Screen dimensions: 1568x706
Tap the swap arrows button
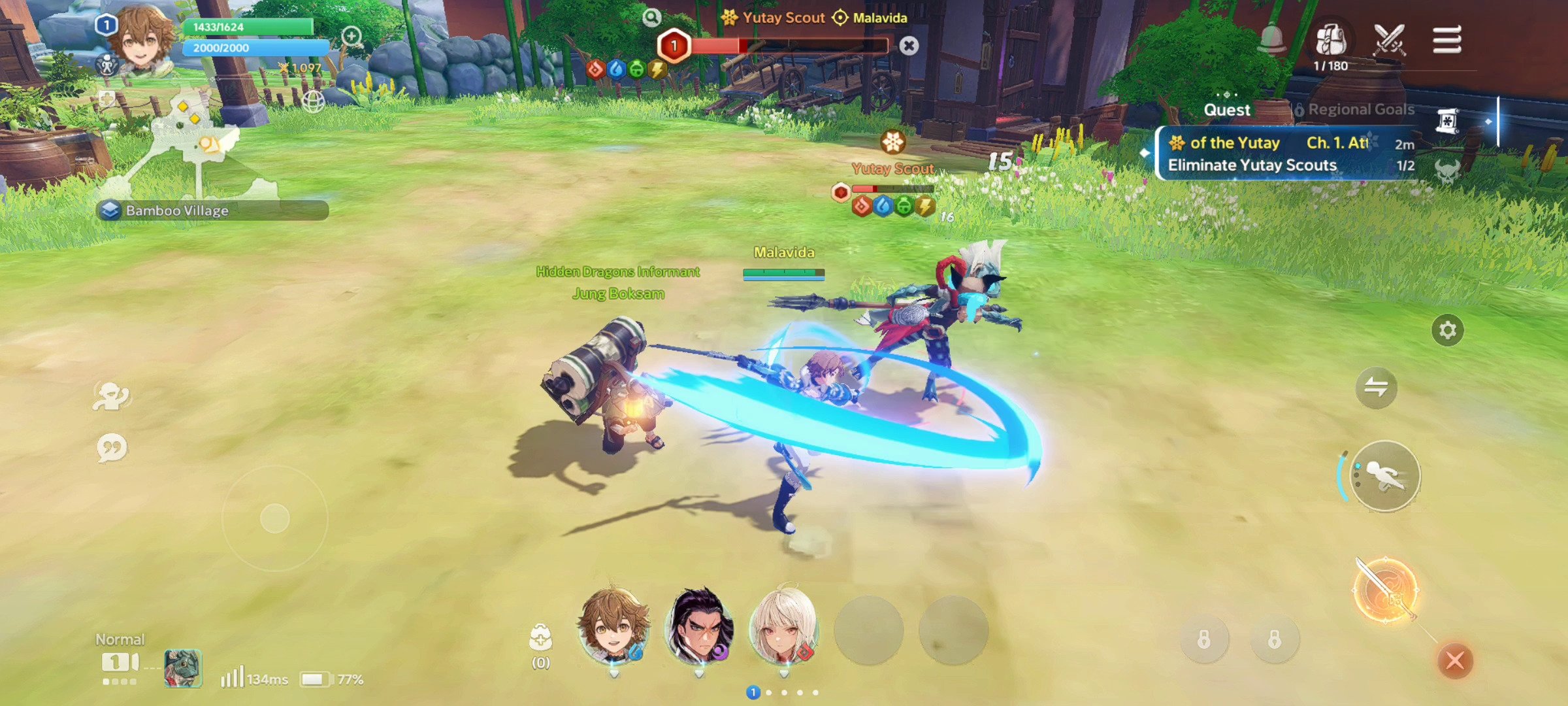[1376, 387]
